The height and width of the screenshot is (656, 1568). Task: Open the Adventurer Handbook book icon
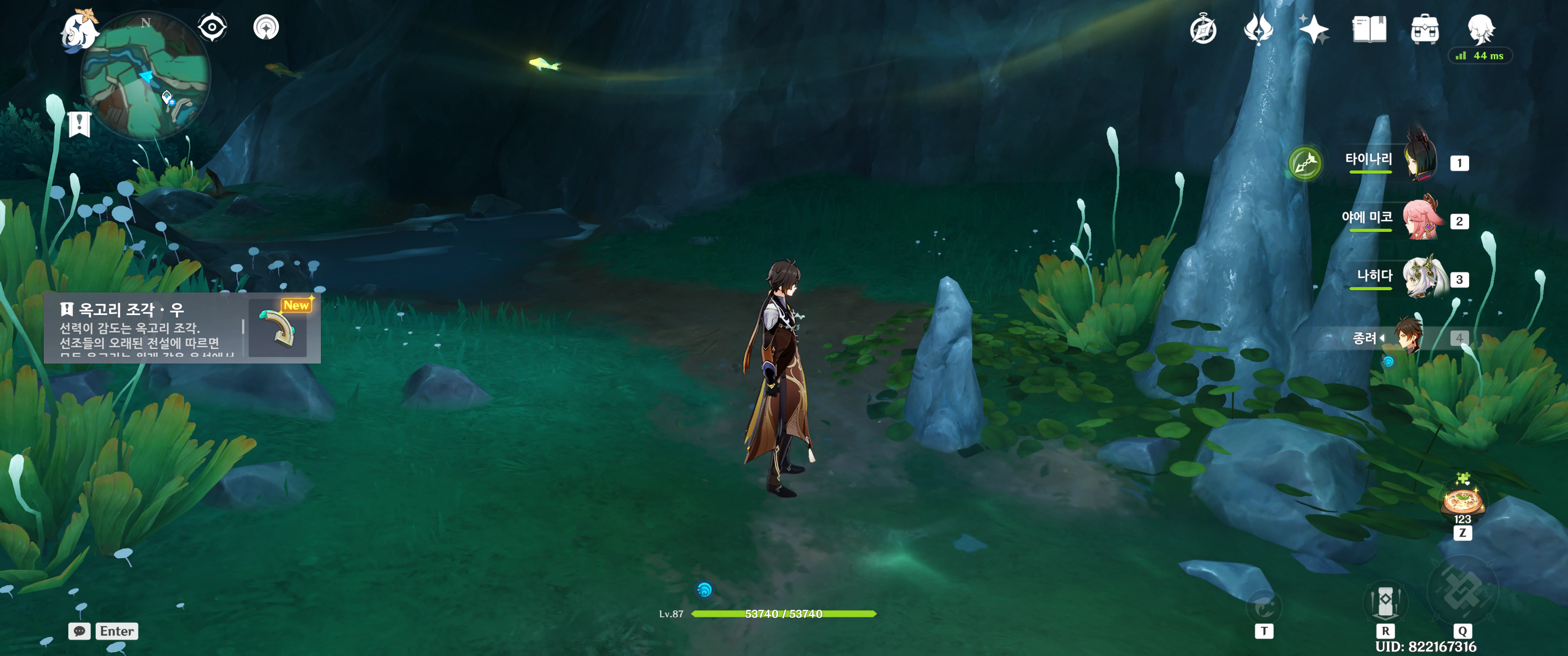tap(1369, 29)
